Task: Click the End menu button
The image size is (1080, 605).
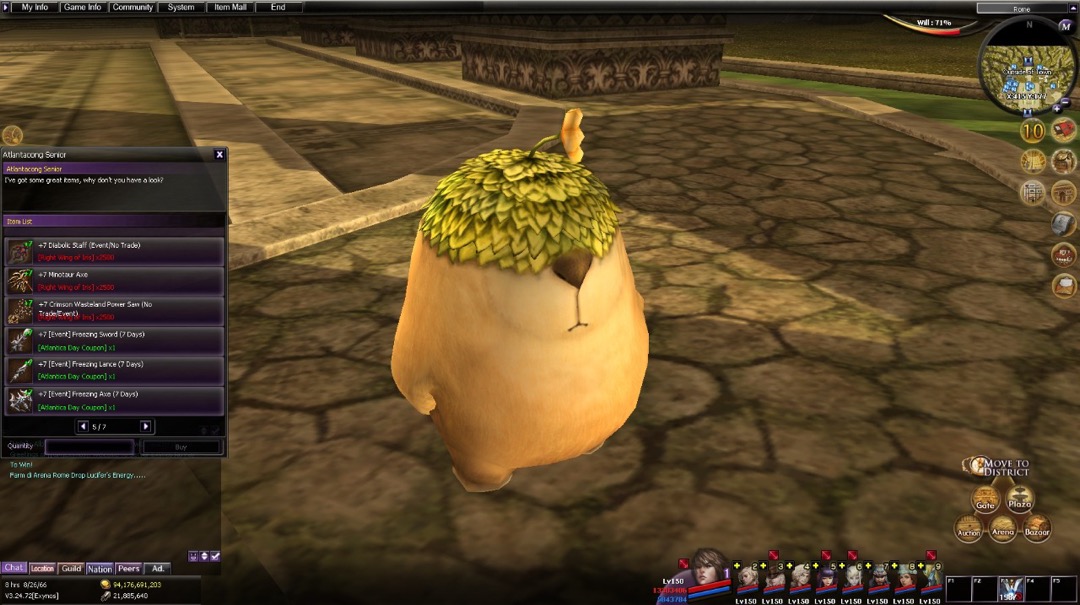Action: 278,7
